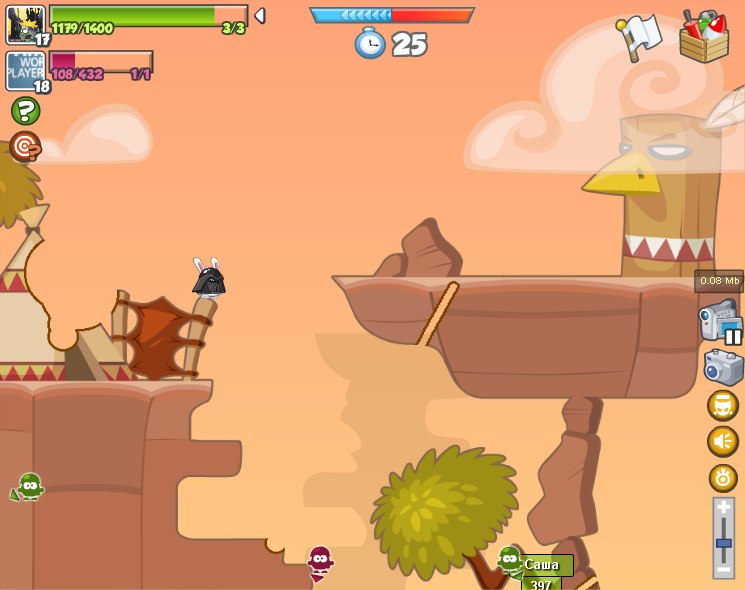Zoom out with the minus button

(723, 568)
